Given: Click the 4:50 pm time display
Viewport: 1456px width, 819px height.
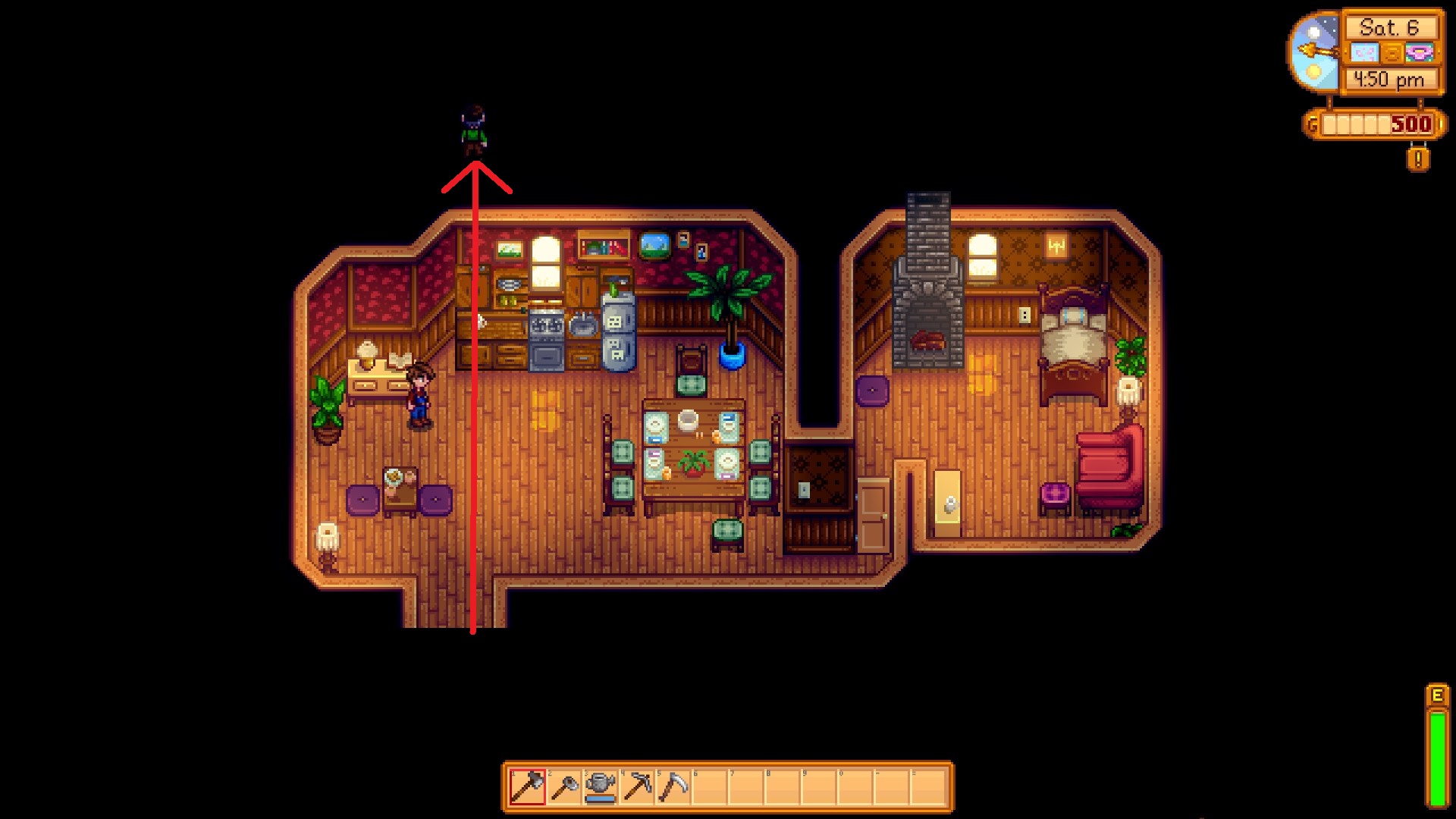Looking at the screenshot, I should click(x=1389, y=78).
